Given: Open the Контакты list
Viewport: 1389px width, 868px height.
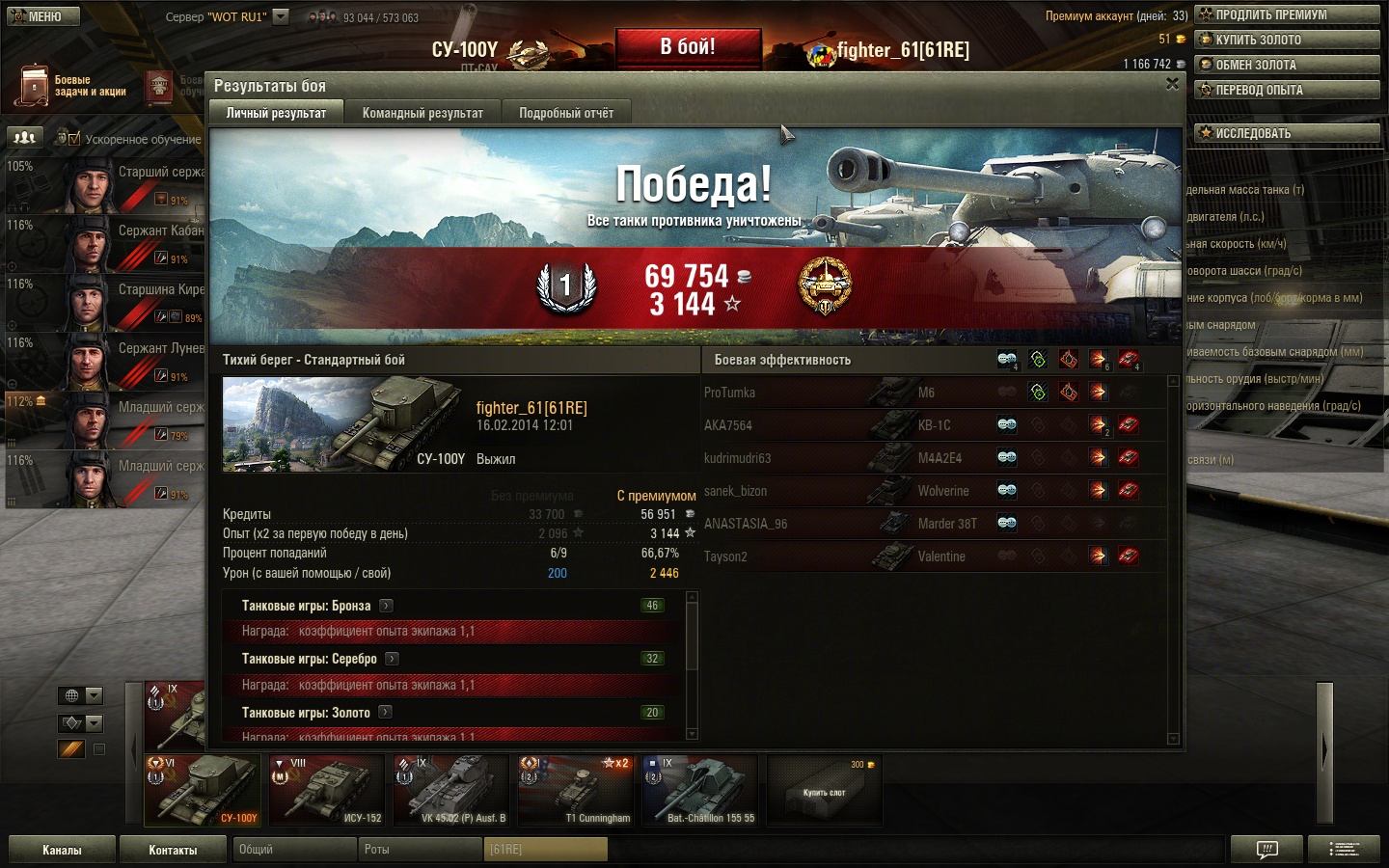Looking at the screenshot, I should coord(173,850).
